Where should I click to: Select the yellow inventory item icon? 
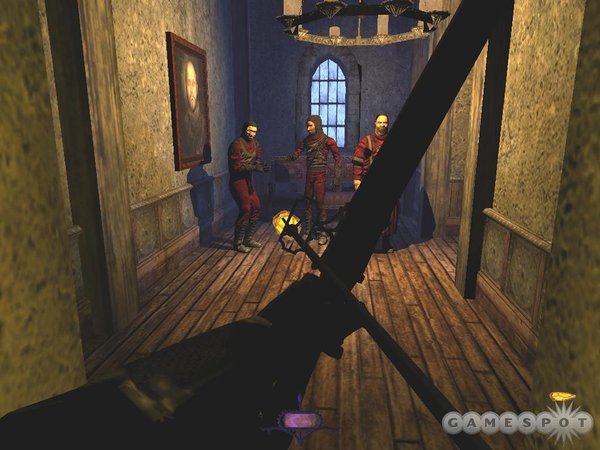click(563, 397)
